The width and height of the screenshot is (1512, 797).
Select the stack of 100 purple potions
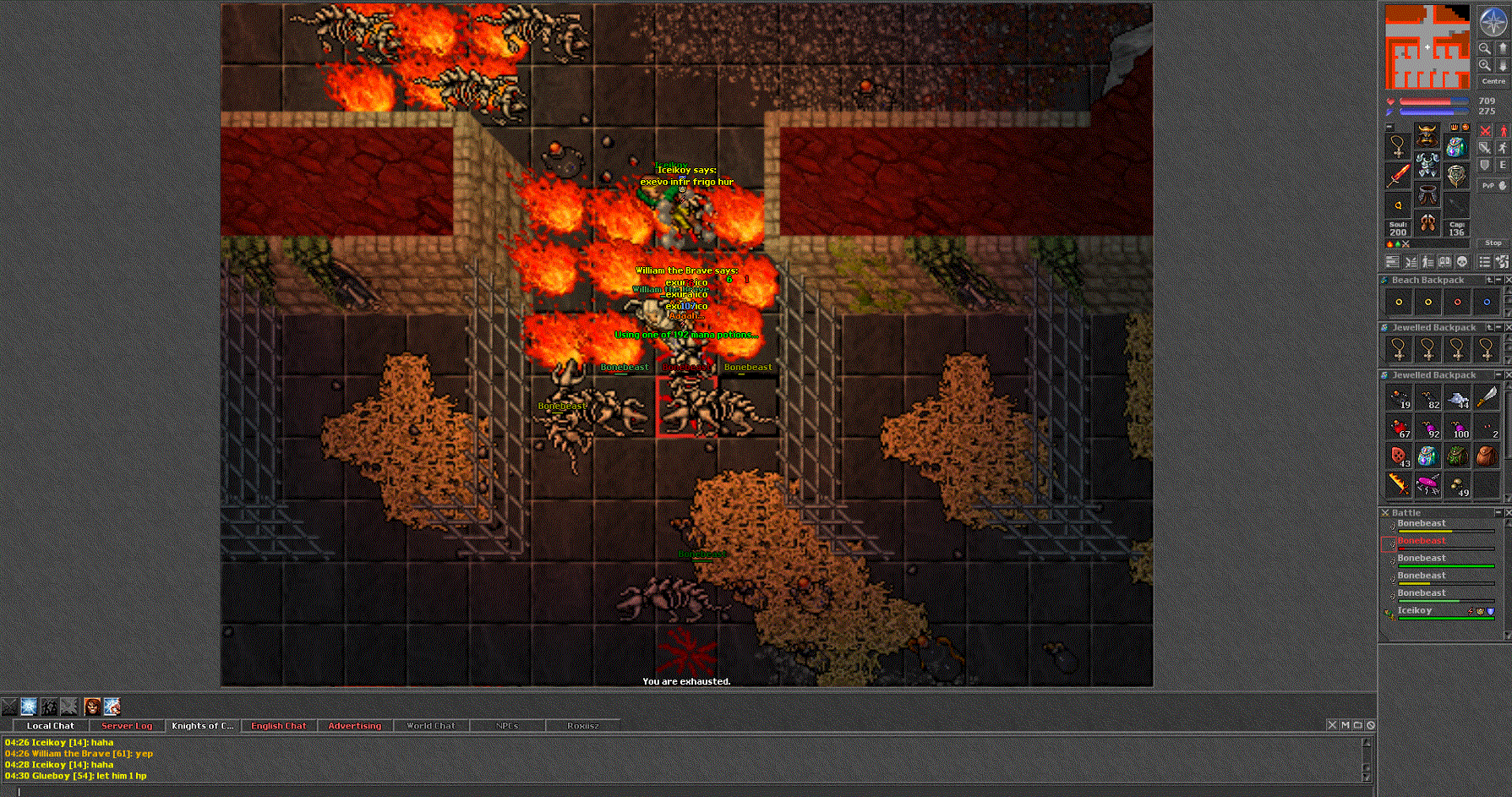pos(1458,428)
